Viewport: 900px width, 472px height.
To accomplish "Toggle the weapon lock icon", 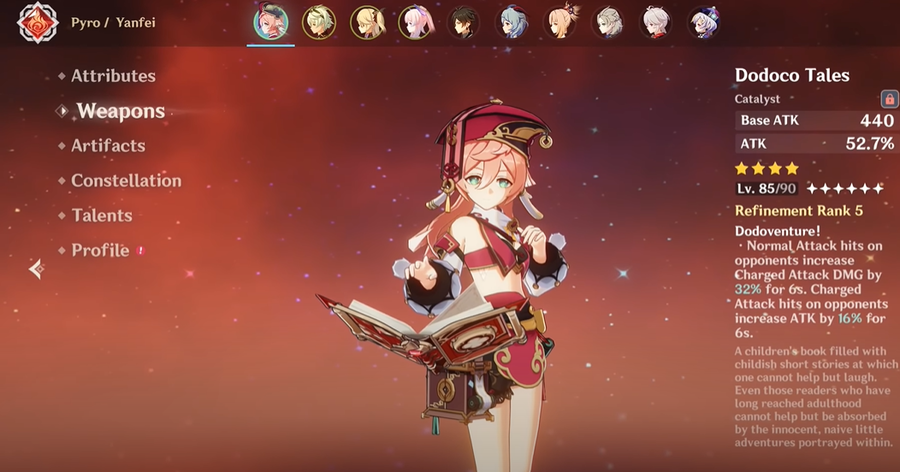I will coord(889,99).
